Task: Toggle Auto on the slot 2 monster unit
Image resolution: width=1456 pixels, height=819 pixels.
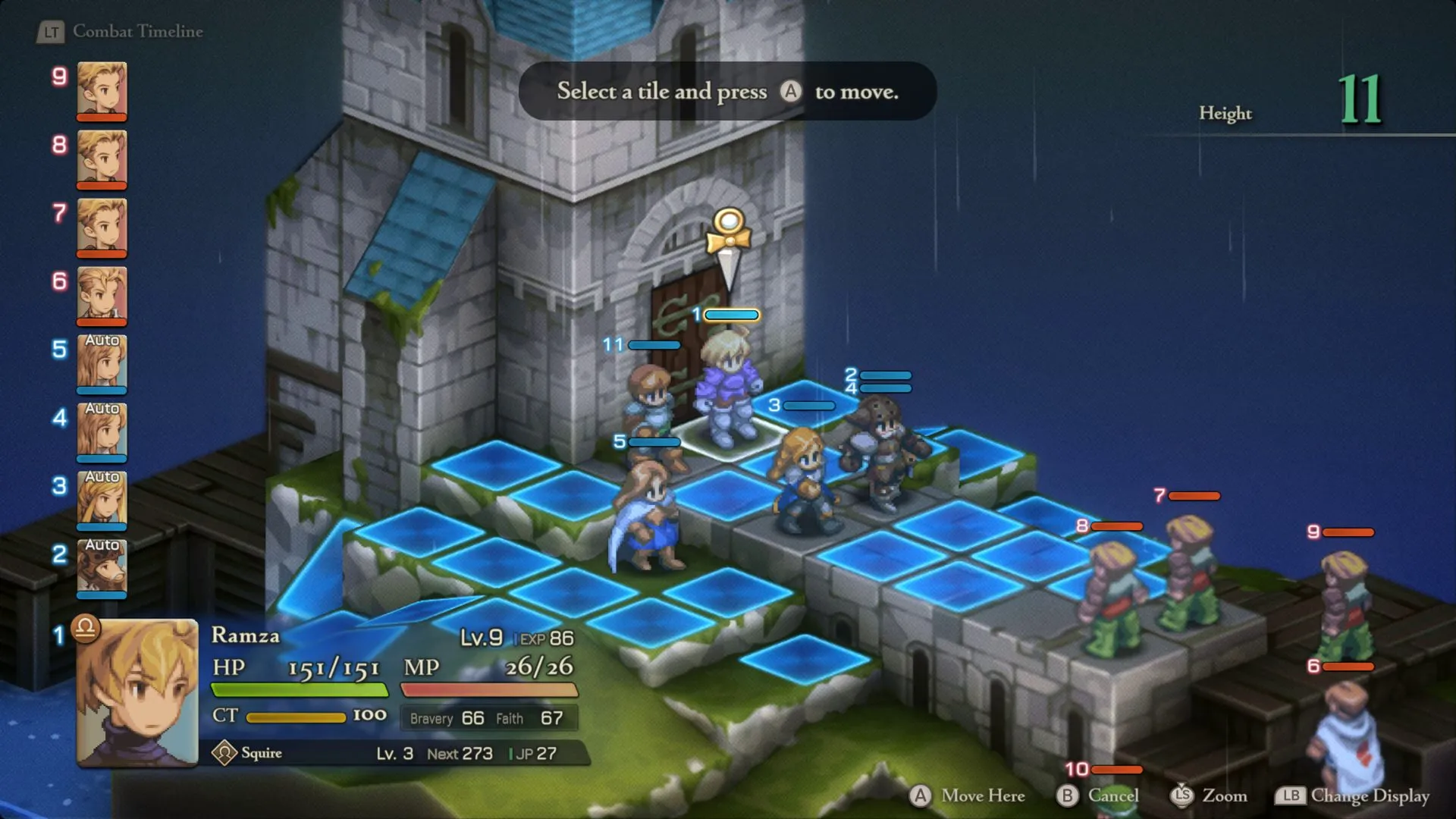Action: click(x=101, y=544)
